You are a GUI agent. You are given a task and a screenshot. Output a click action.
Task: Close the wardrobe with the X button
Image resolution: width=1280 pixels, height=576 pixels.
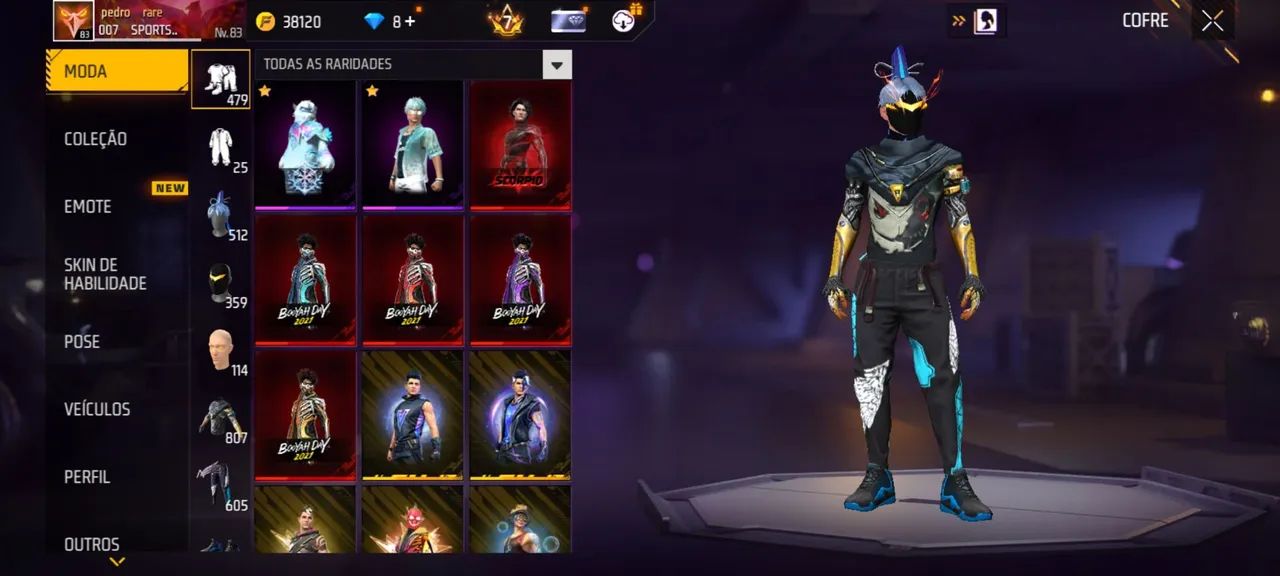tap(1212, 21)
